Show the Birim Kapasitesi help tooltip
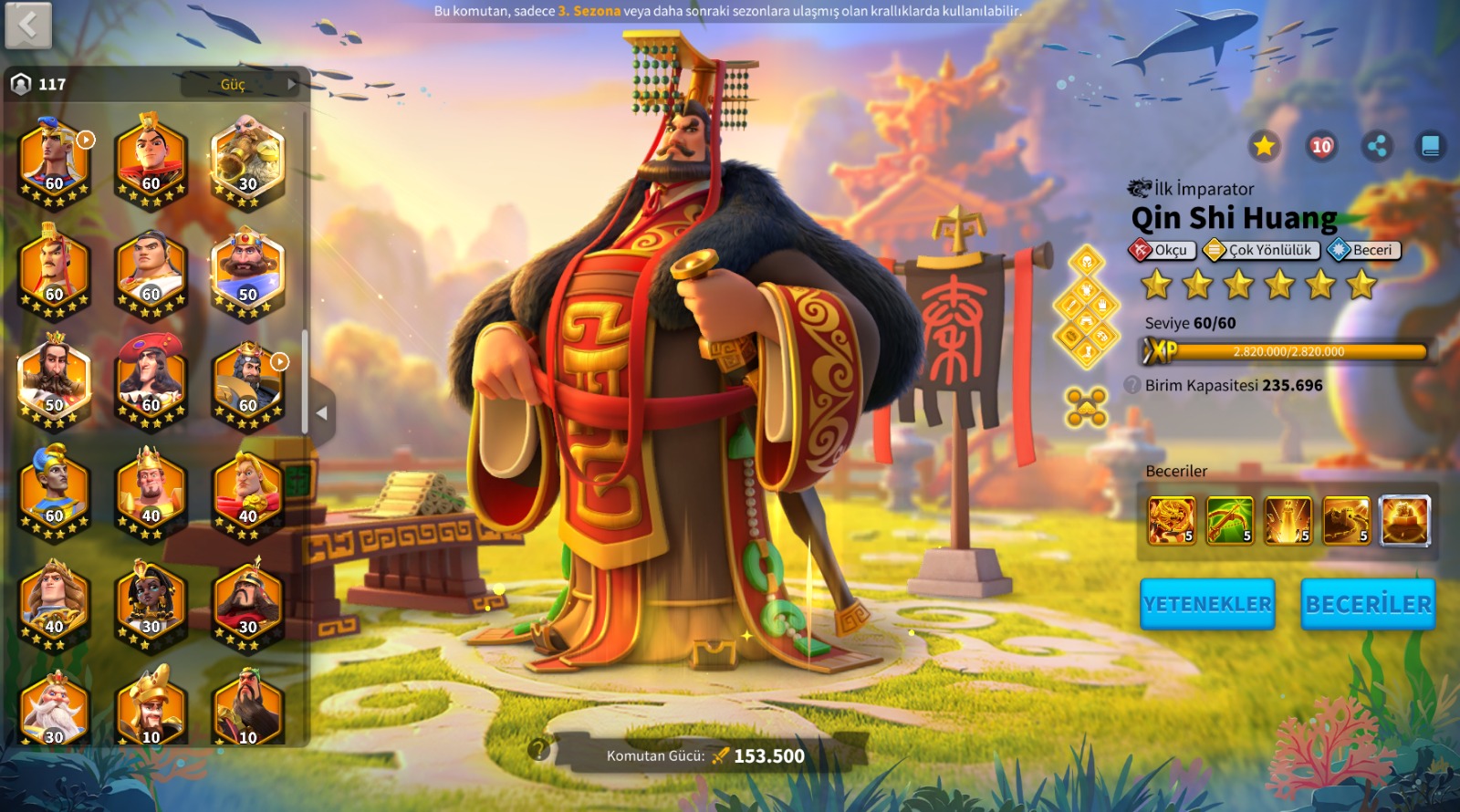This screenshot has width=1460, height=812. click(x=1132, y=385)
